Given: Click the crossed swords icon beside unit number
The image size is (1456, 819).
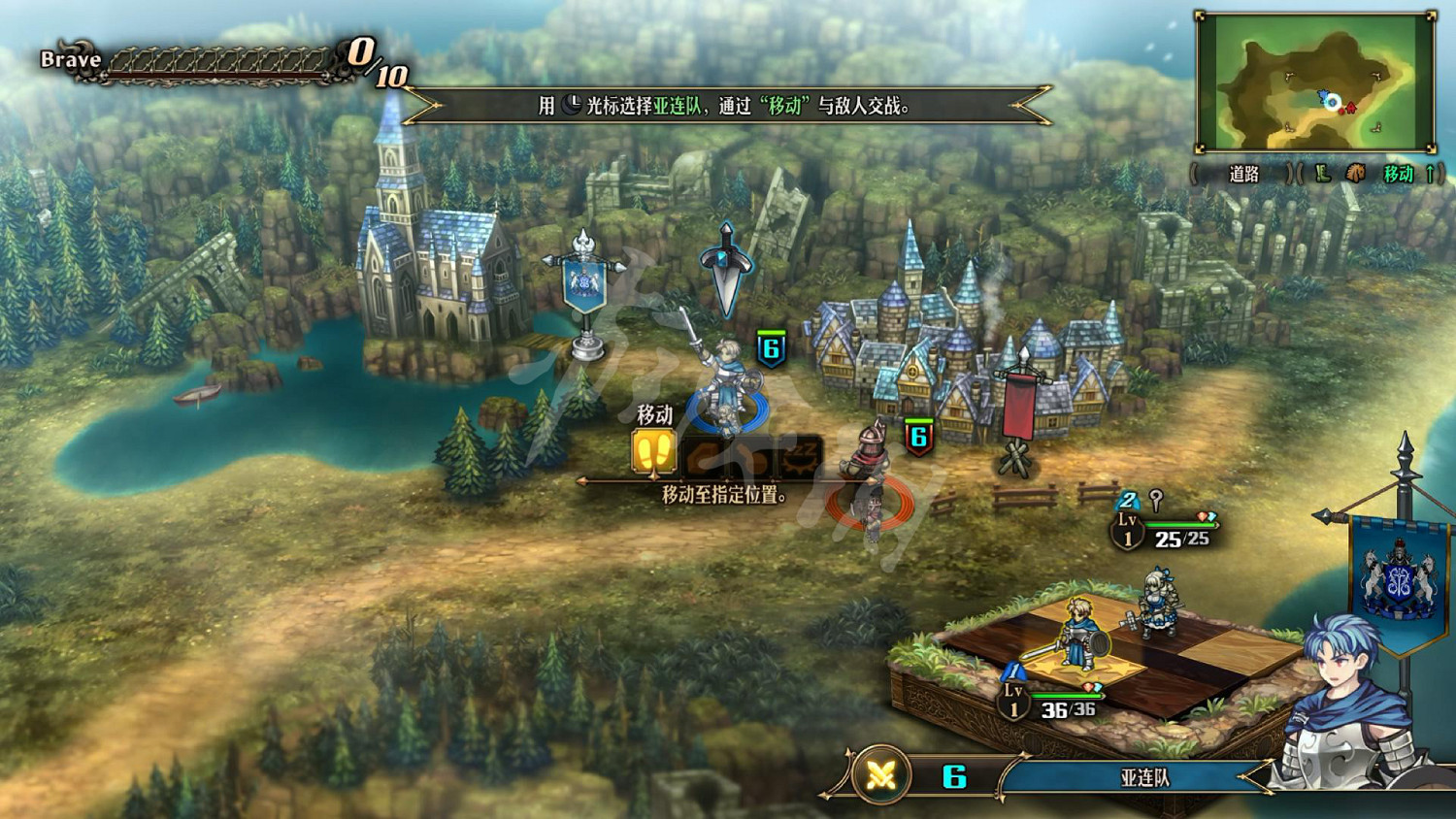Looking at the screenshot, I should [x=881, y=775].
